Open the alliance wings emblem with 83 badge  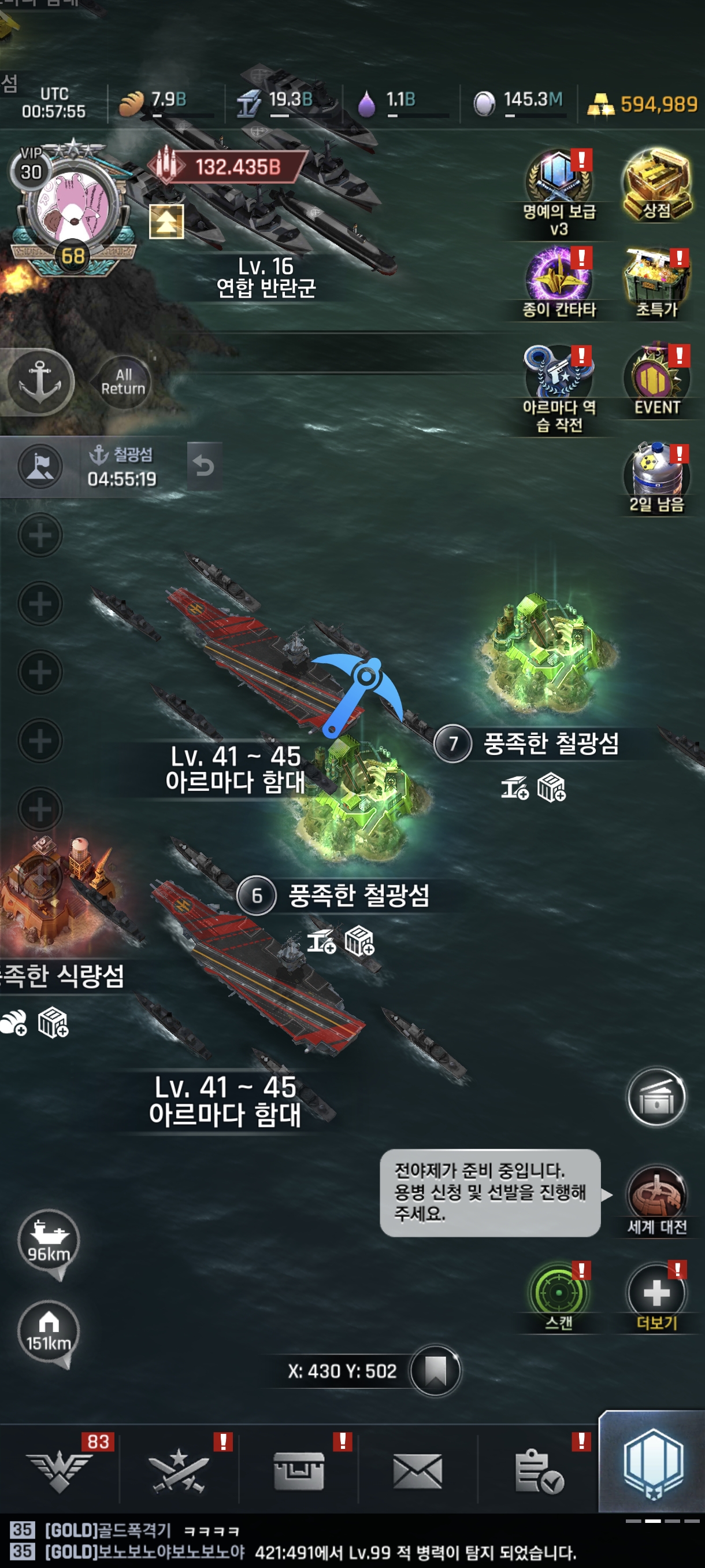tap(60, 1471)
